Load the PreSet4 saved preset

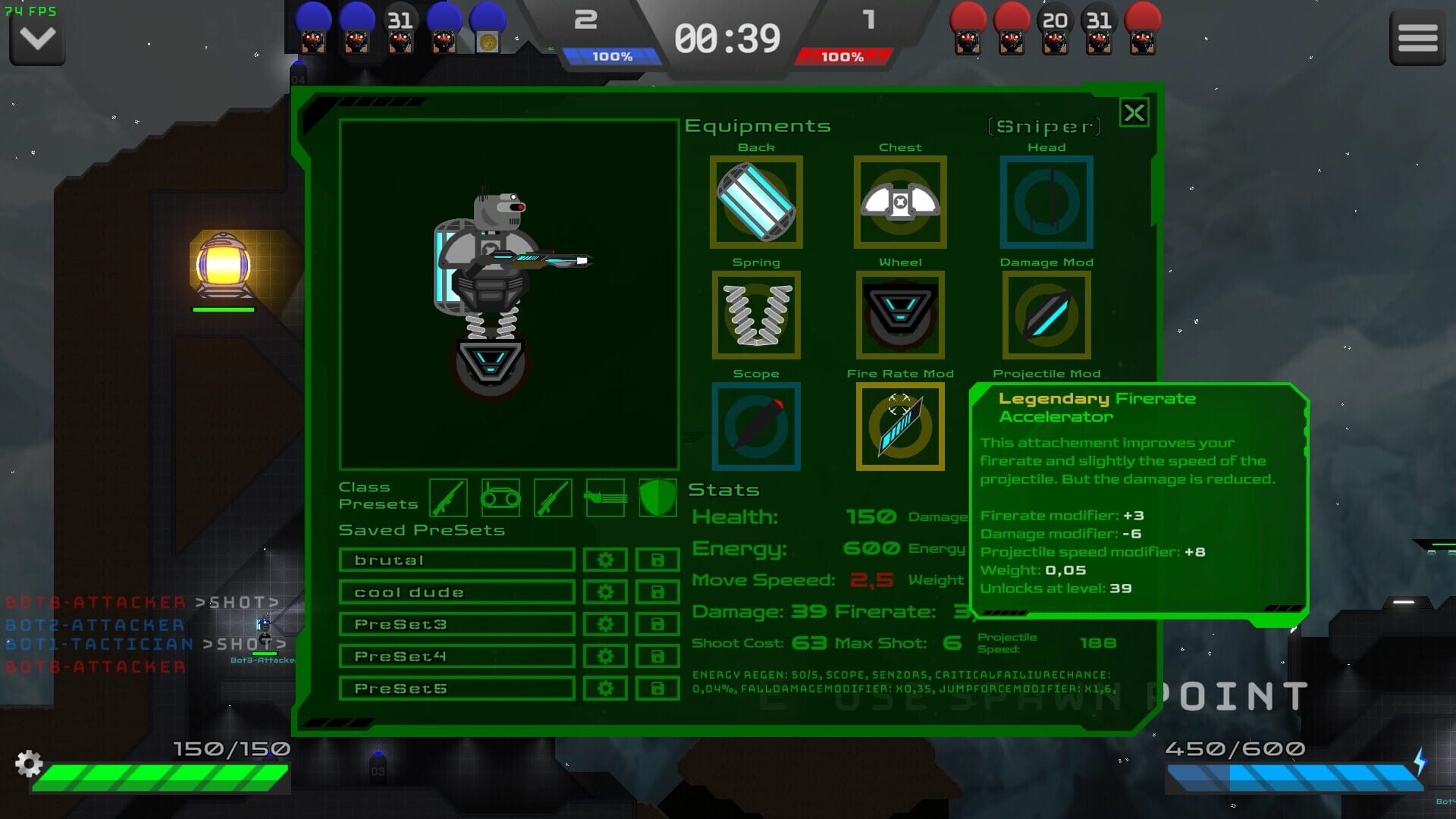455,655
